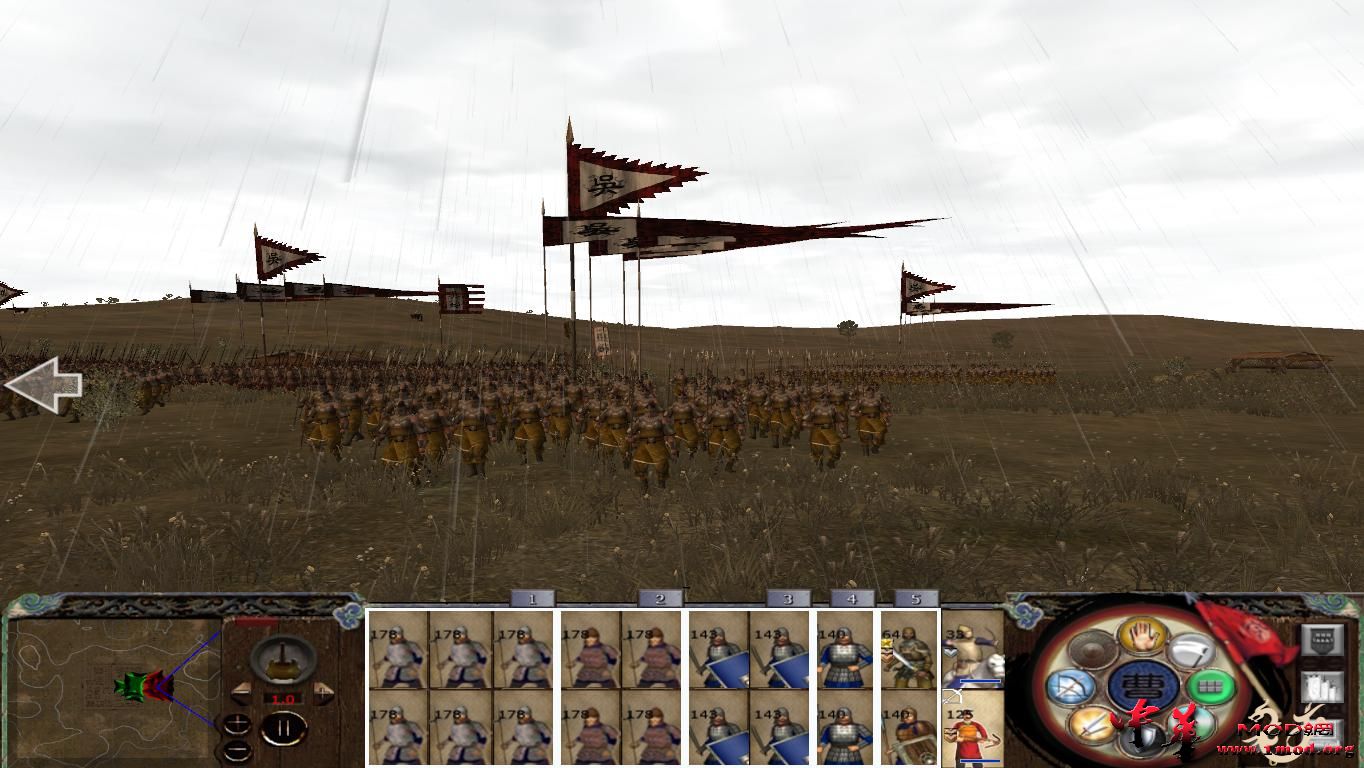Viewport: 1364px width, 768px height.
Task: Click the Cao faction emblem at wheel center
Action: click(x=1144, y=684)
